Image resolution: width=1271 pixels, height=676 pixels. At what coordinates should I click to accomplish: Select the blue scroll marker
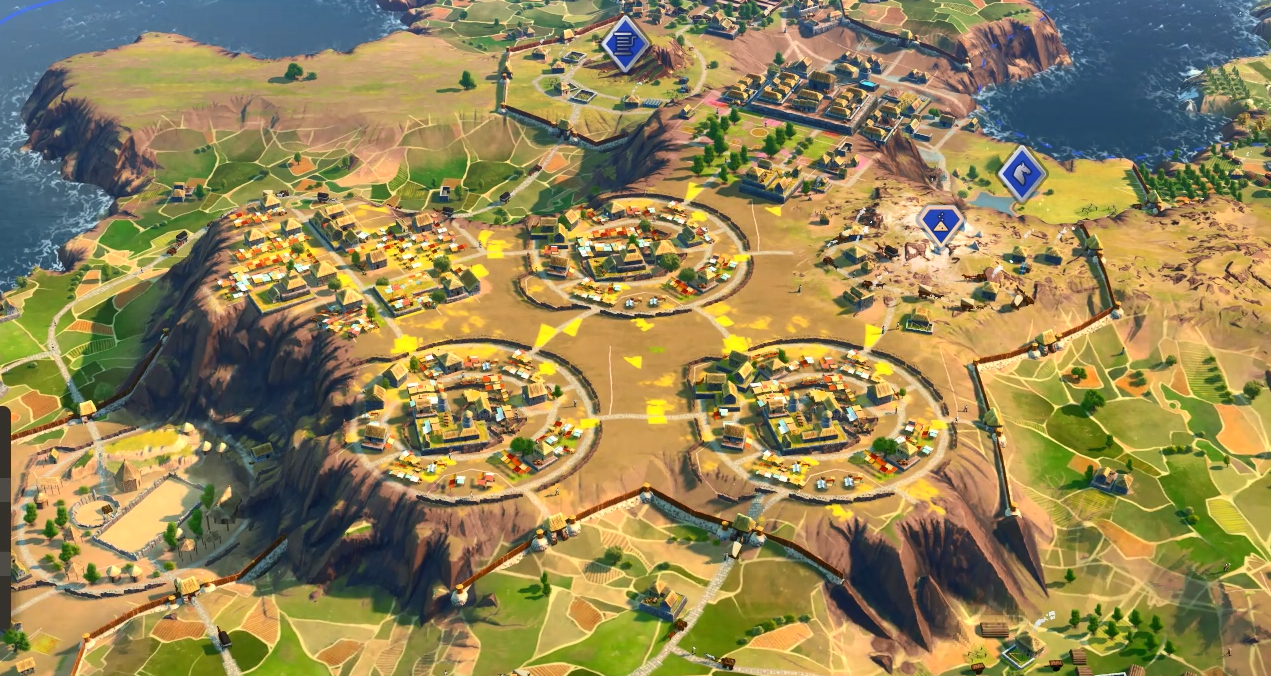tap(625, 43)
